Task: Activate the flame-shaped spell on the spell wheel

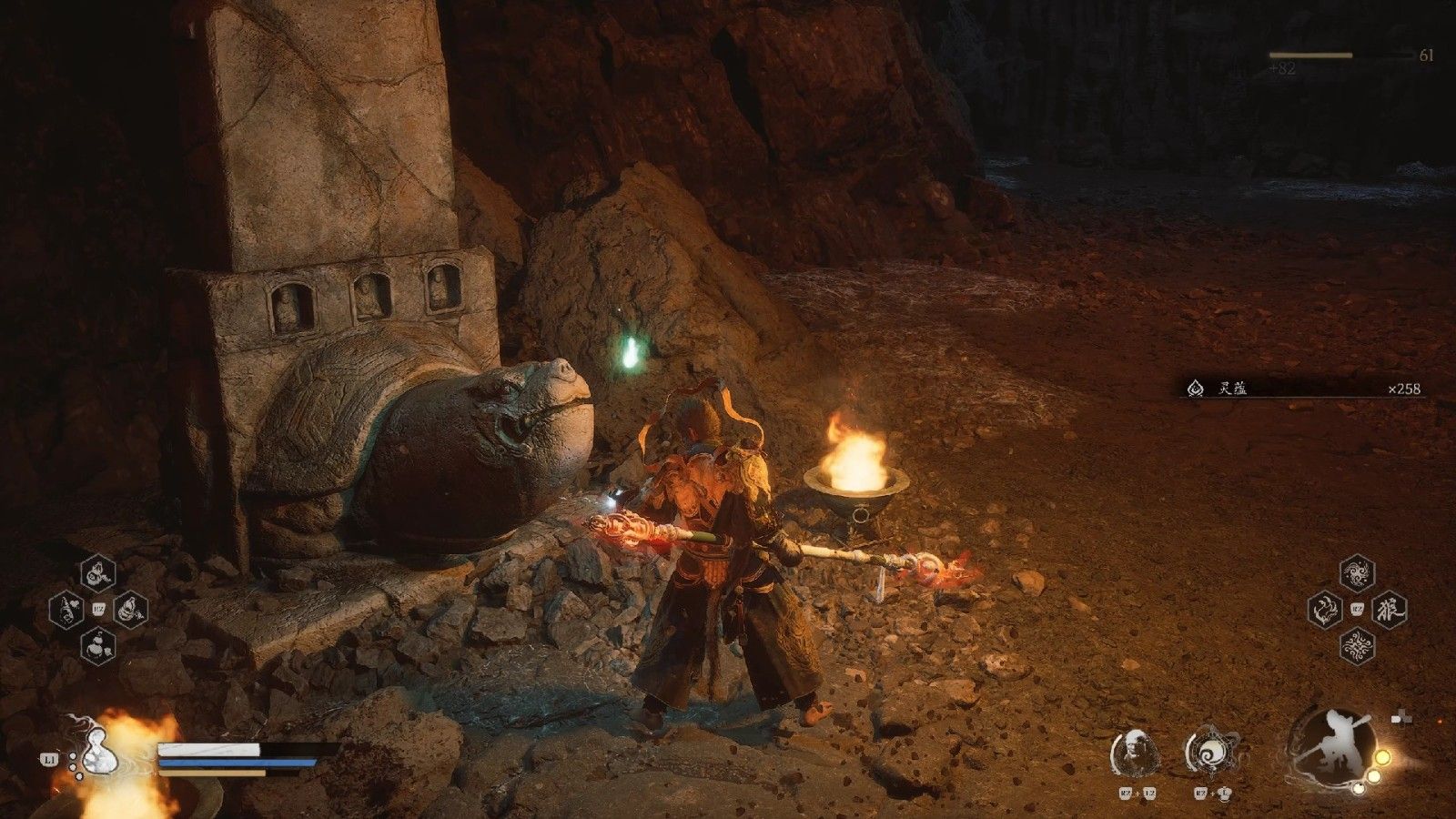Action: [1325, 610]
